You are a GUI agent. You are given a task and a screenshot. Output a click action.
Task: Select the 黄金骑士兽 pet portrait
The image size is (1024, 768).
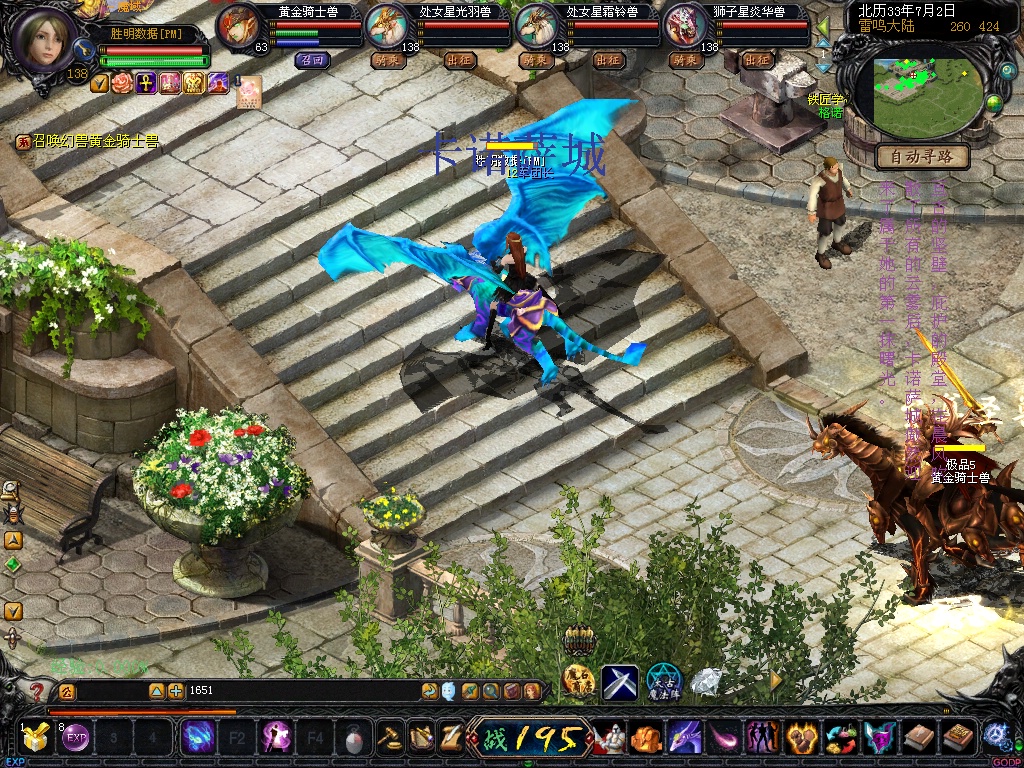point(239,27)
